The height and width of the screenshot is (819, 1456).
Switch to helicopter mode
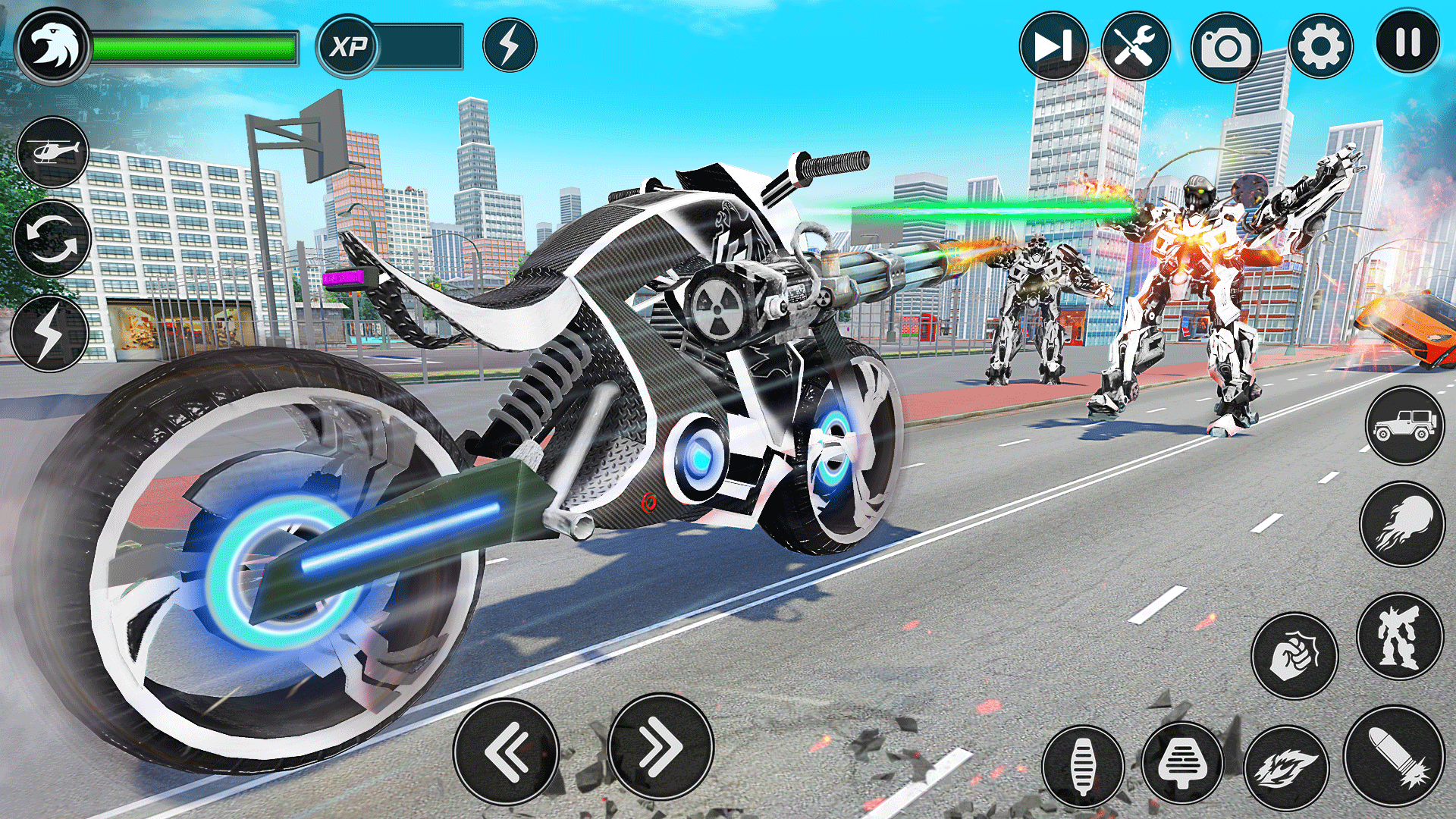pos(52,152)
